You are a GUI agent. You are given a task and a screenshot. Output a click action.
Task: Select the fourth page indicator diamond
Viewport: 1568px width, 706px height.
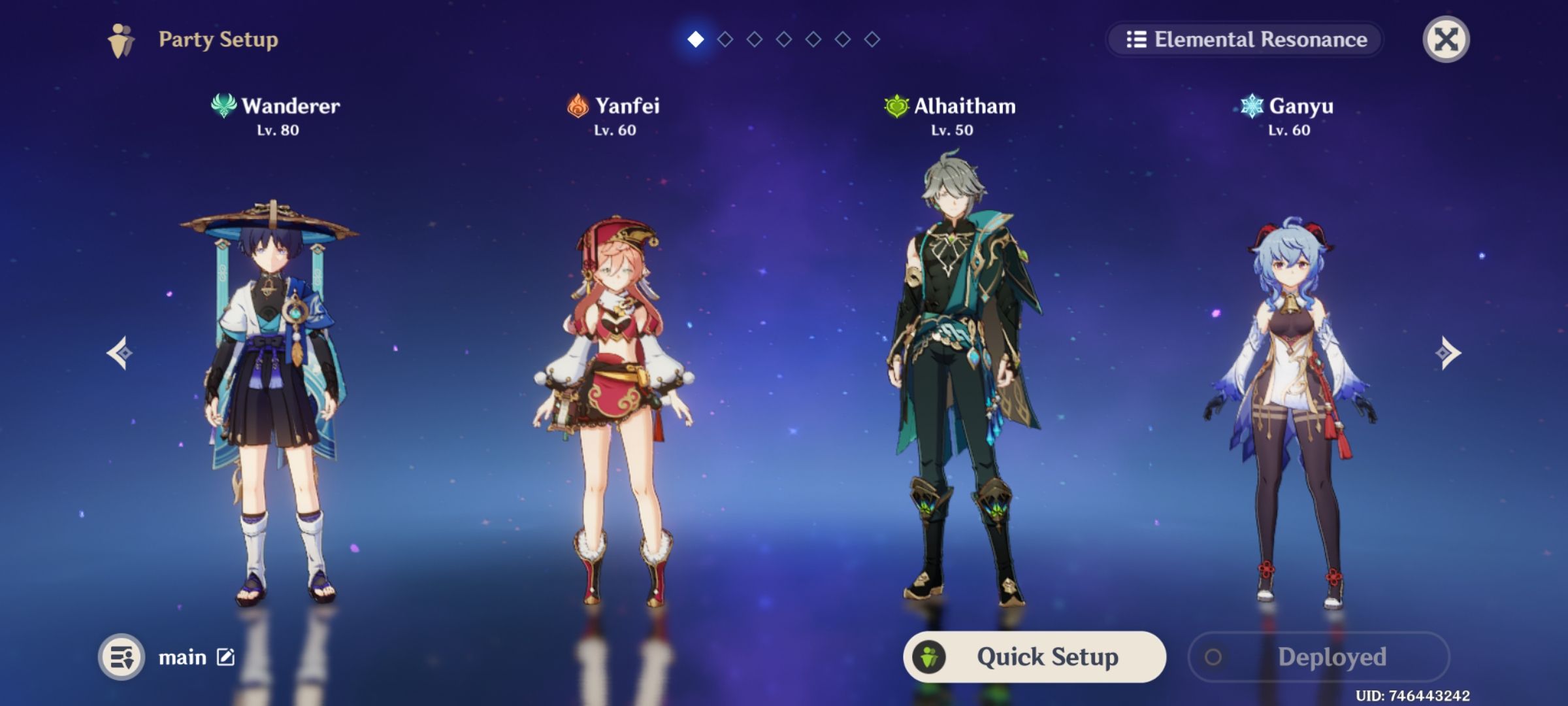click(x=783, y=39)
